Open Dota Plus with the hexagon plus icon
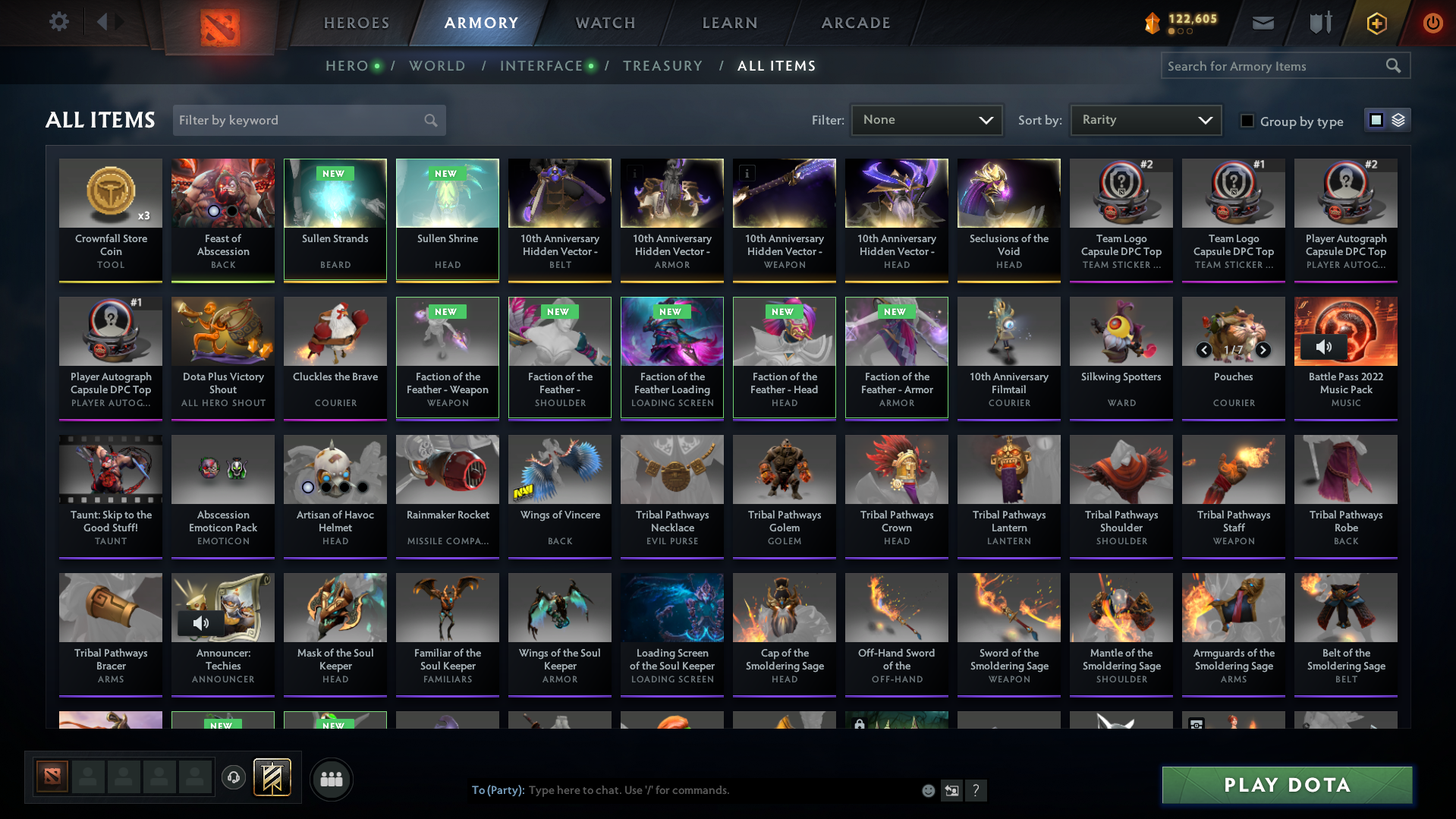Screen dimensions: 1456x819 1376,23
